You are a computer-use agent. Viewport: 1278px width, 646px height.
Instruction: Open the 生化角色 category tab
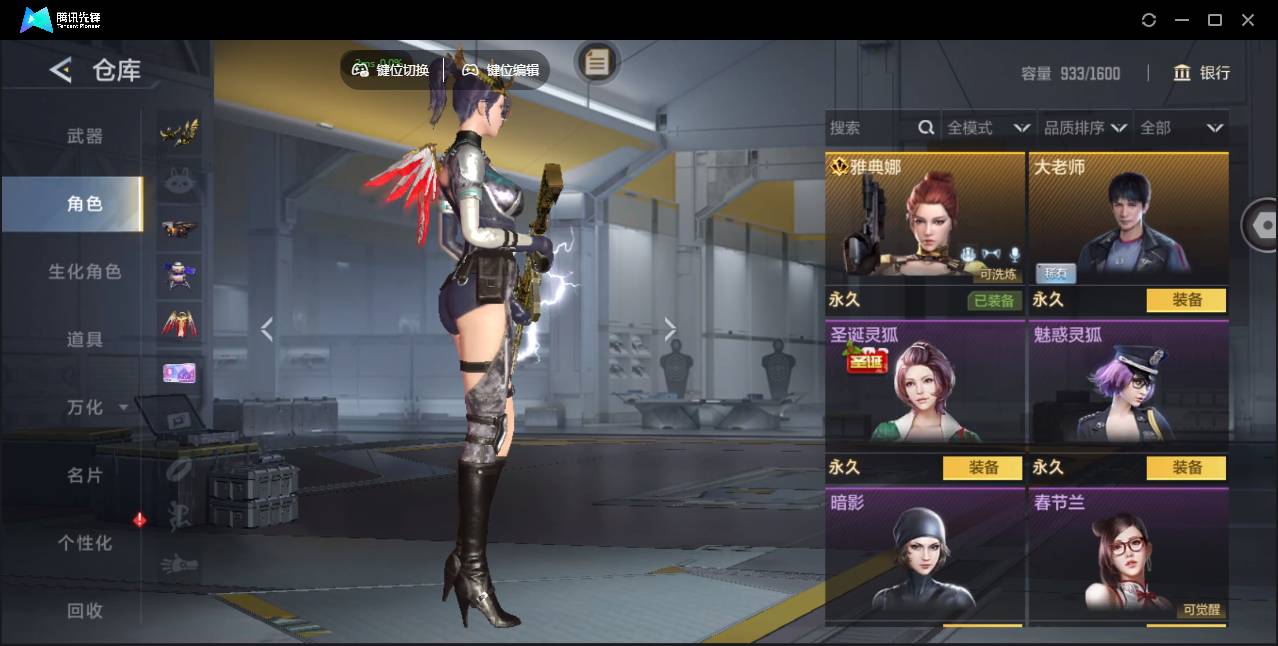pos(85,272)
